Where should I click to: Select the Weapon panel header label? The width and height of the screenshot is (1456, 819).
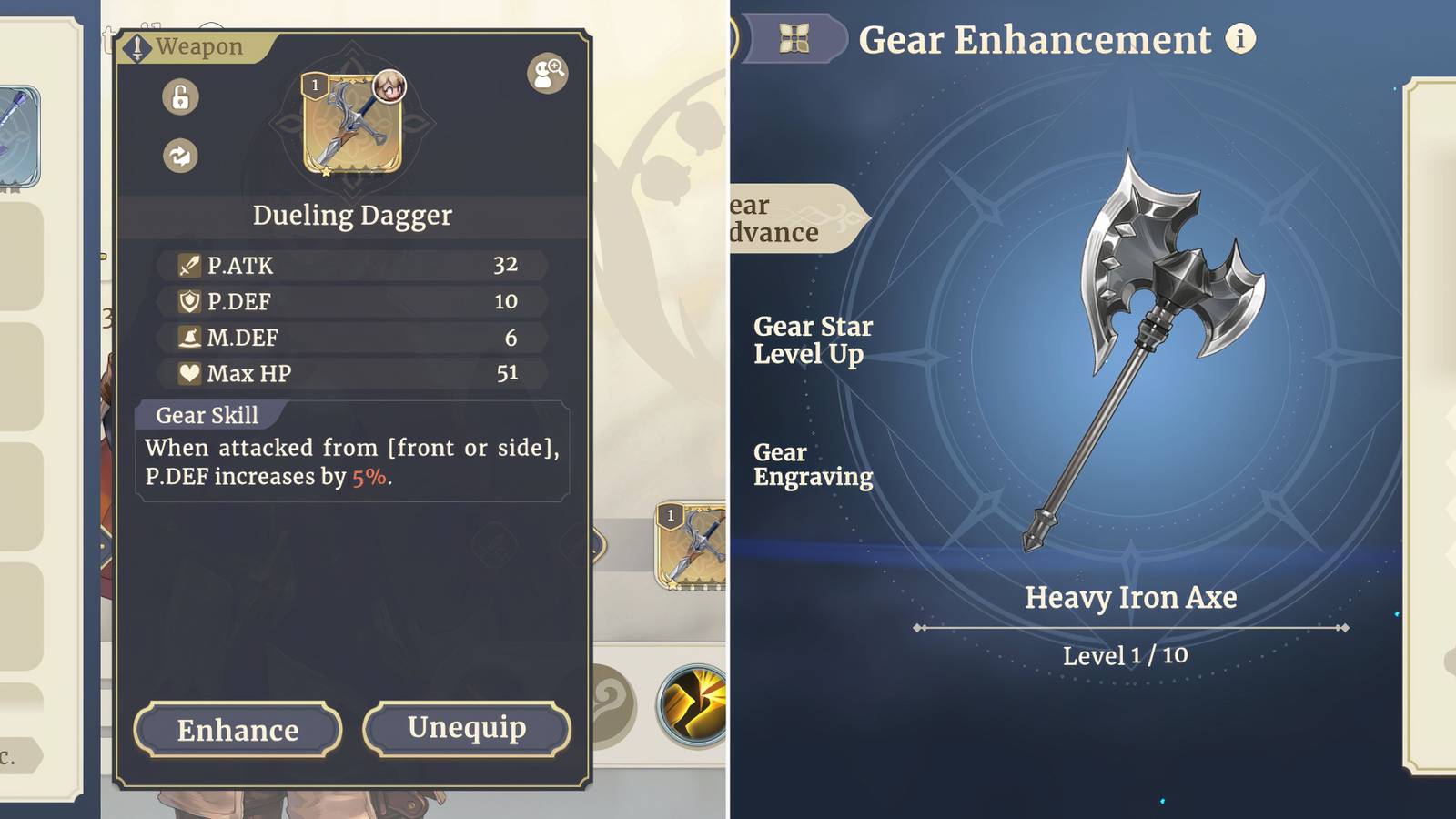point(197,45)
